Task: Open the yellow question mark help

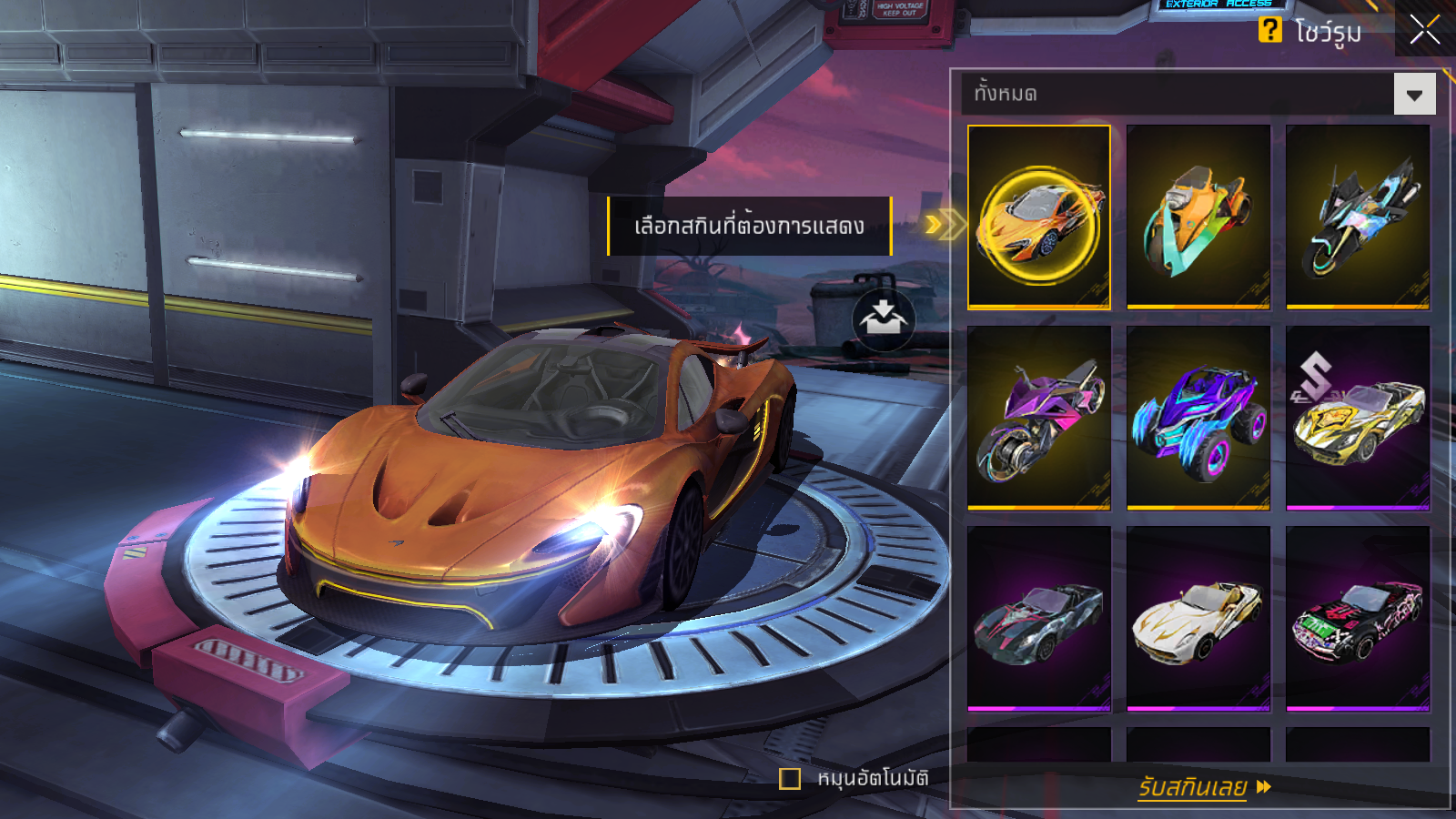Action: click(1269, 30)
